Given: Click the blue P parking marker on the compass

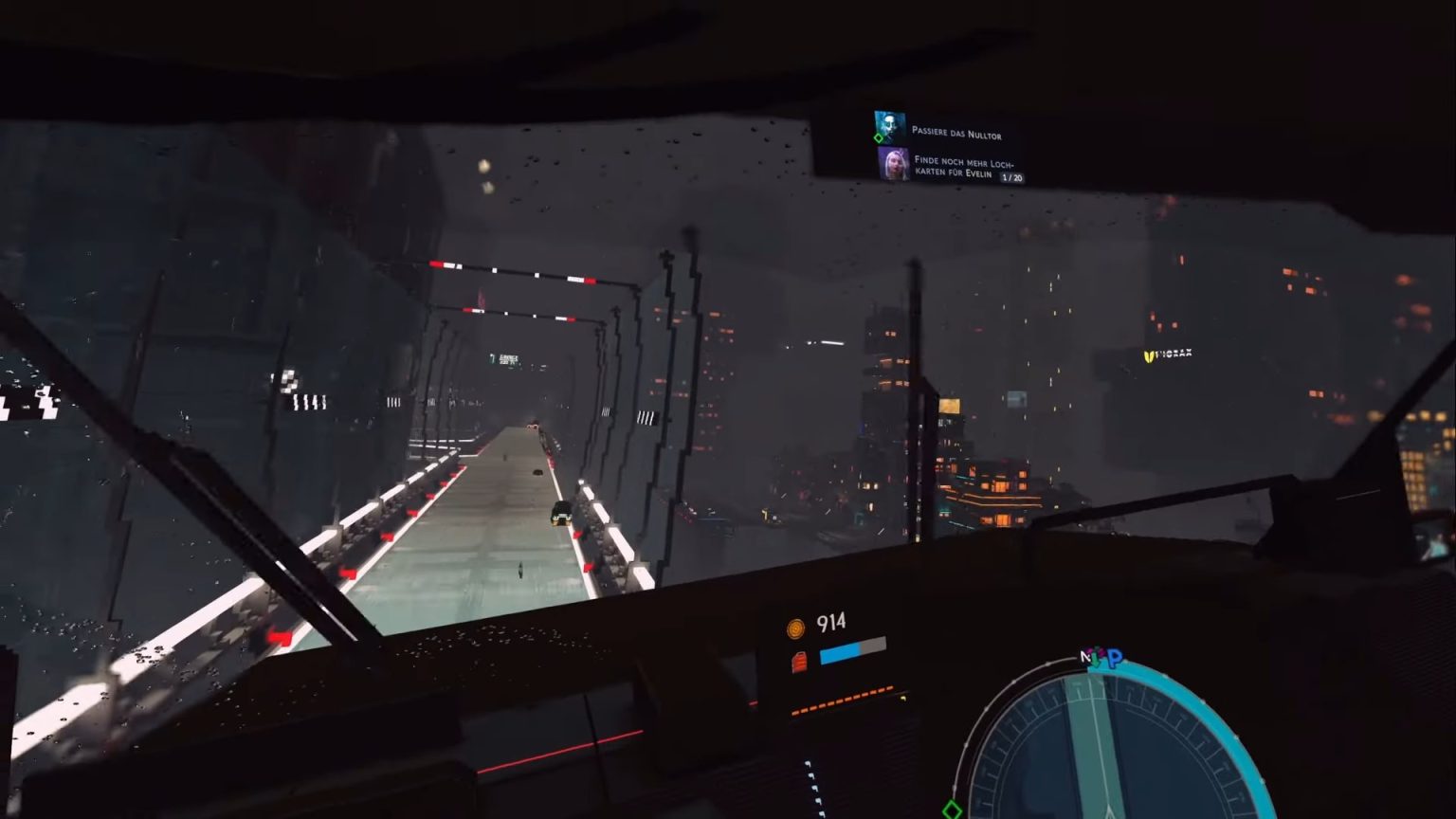Looking at the screenshot, I should (x=1117, y=656).
